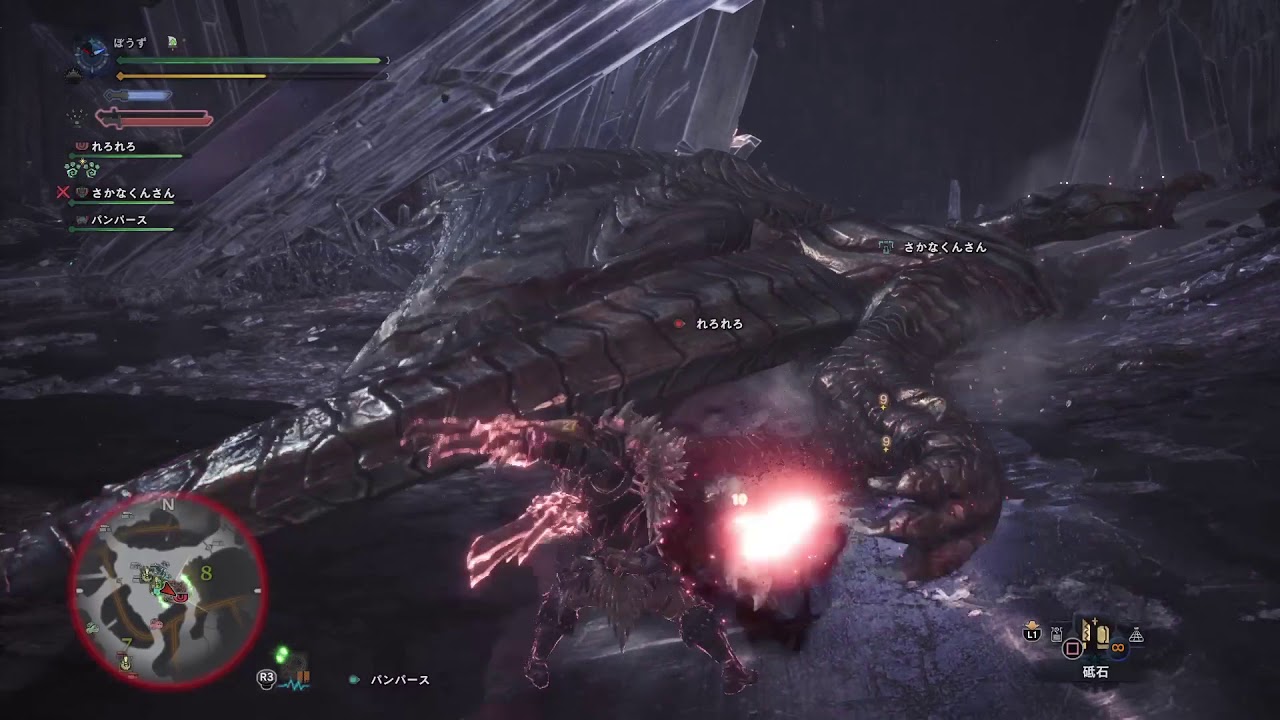
Task: Click the quest clock dial icon
Action: [92, 55]
